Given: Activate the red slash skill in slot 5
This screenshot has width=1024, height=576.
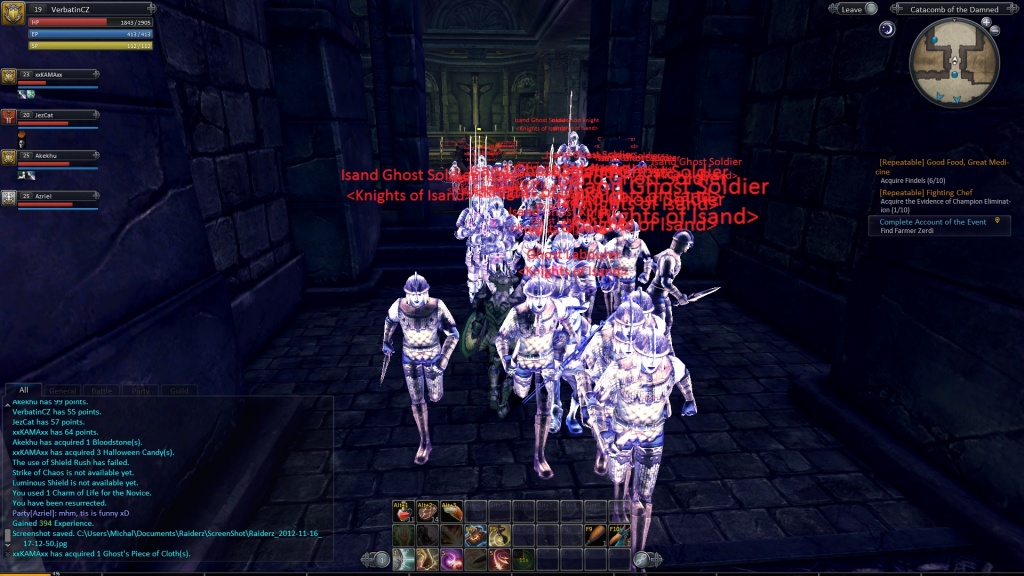Looking at the screenshot, I should point(499,558).
